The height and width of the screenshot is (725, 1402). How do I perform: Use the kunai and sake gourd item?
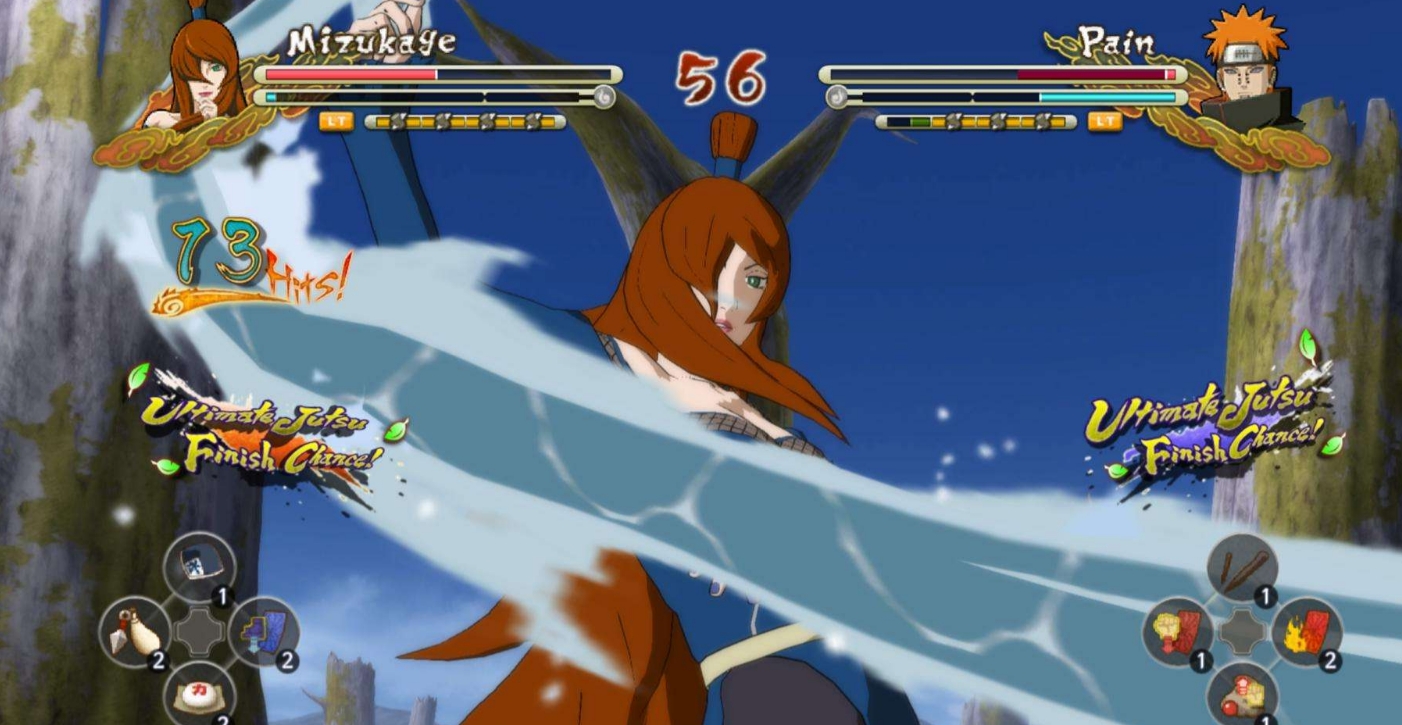click(x=135, y=632)
